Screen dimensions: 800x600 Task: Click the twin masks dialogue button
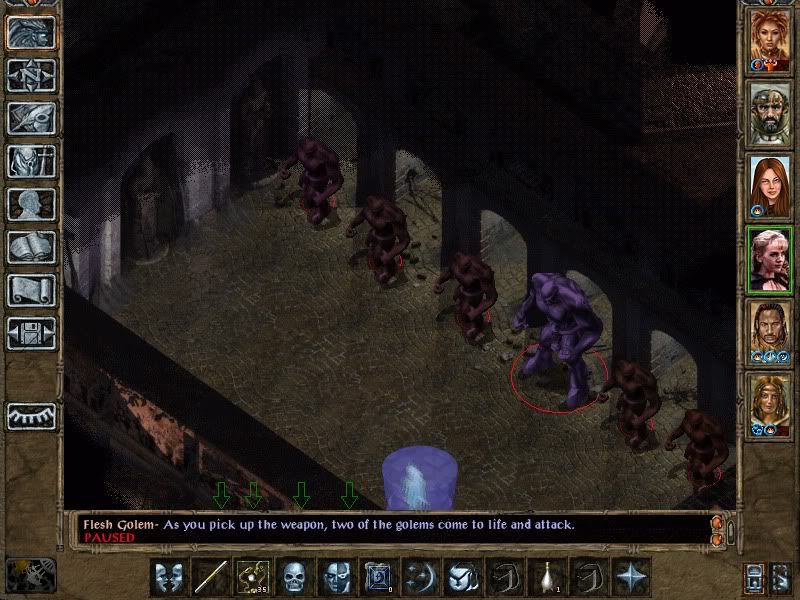[168, 577]
